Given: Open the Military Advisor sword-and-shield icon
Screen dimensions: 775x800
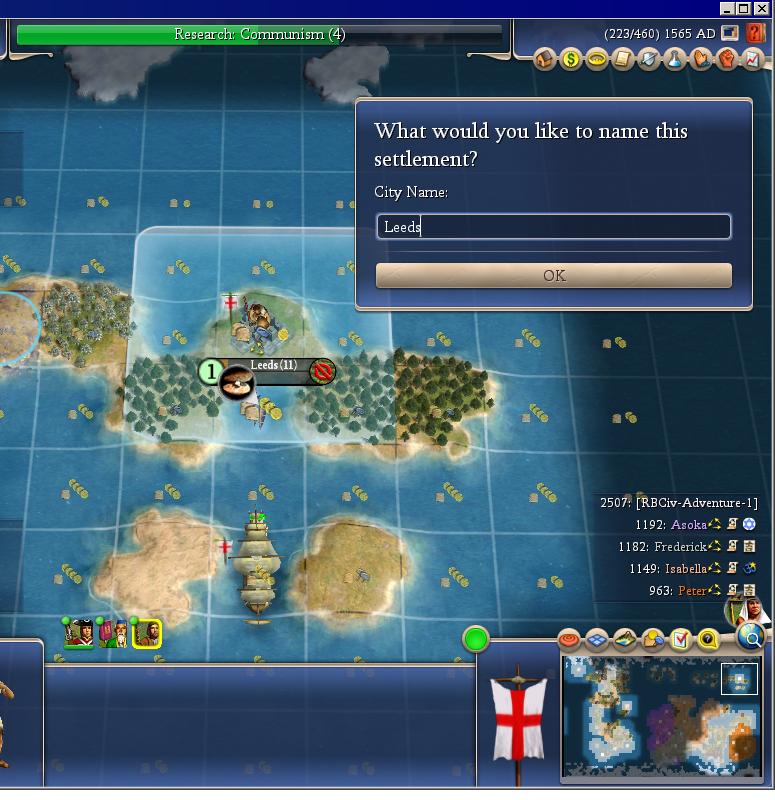Looking at the screenshot, I should 649,60.
